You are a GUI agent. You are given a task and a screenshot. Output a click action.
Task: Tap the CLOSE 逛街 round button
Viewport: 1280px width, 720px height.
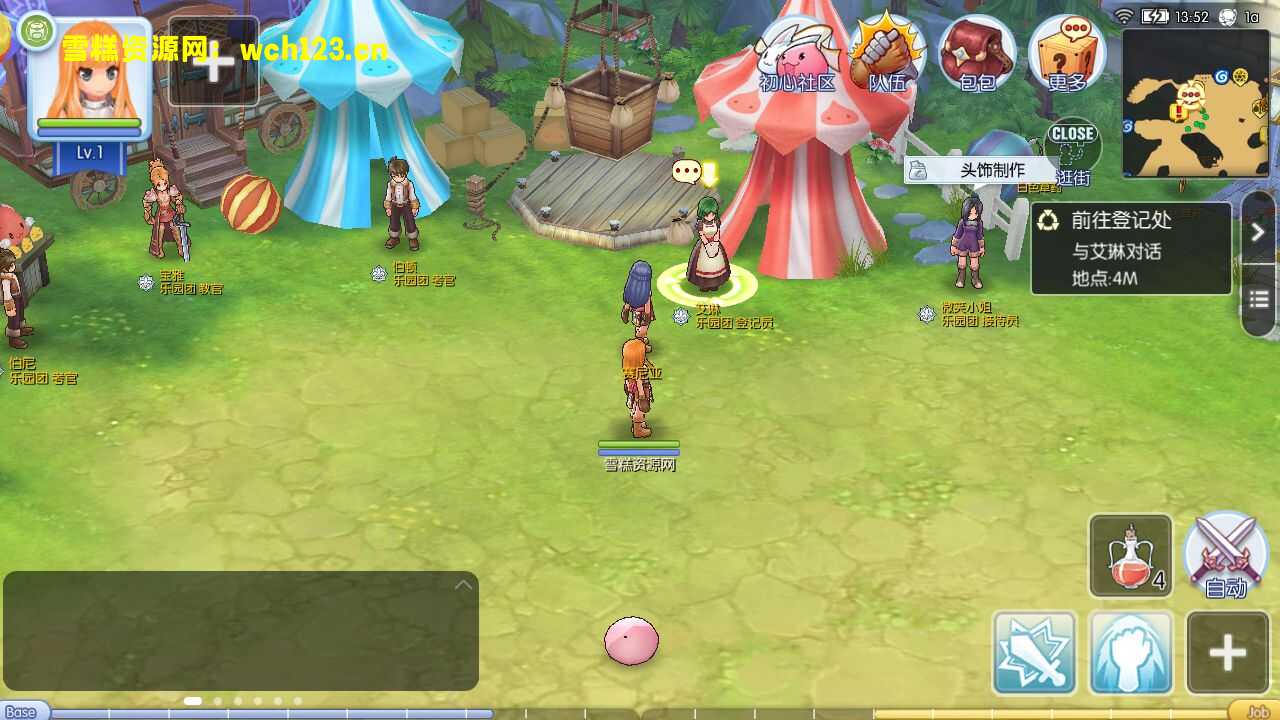pyautogui.click(x=1073, y=151)
